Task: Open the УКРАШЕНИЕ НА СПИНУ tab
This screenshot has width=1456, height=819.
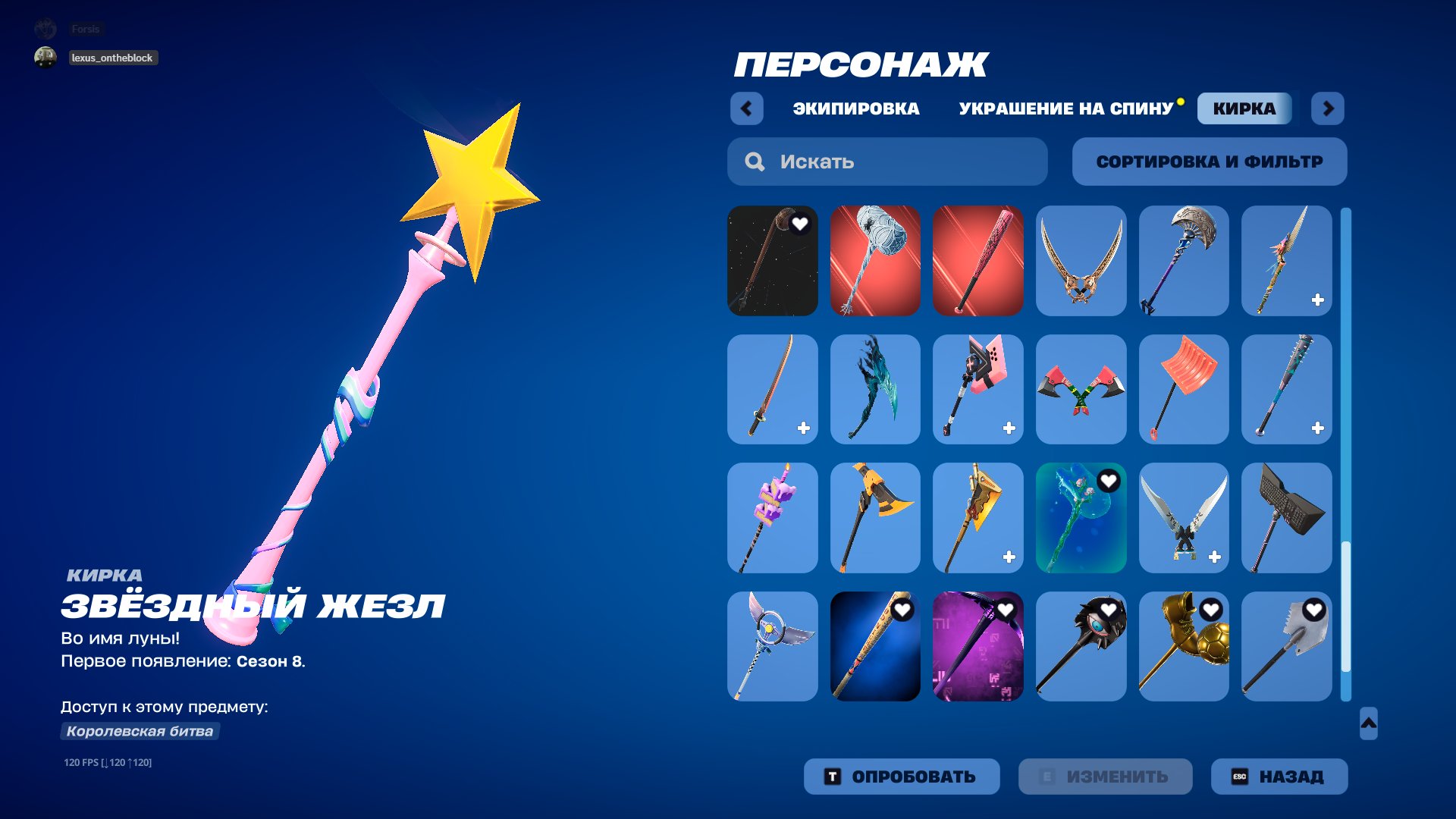Action: pos(1065,108)
